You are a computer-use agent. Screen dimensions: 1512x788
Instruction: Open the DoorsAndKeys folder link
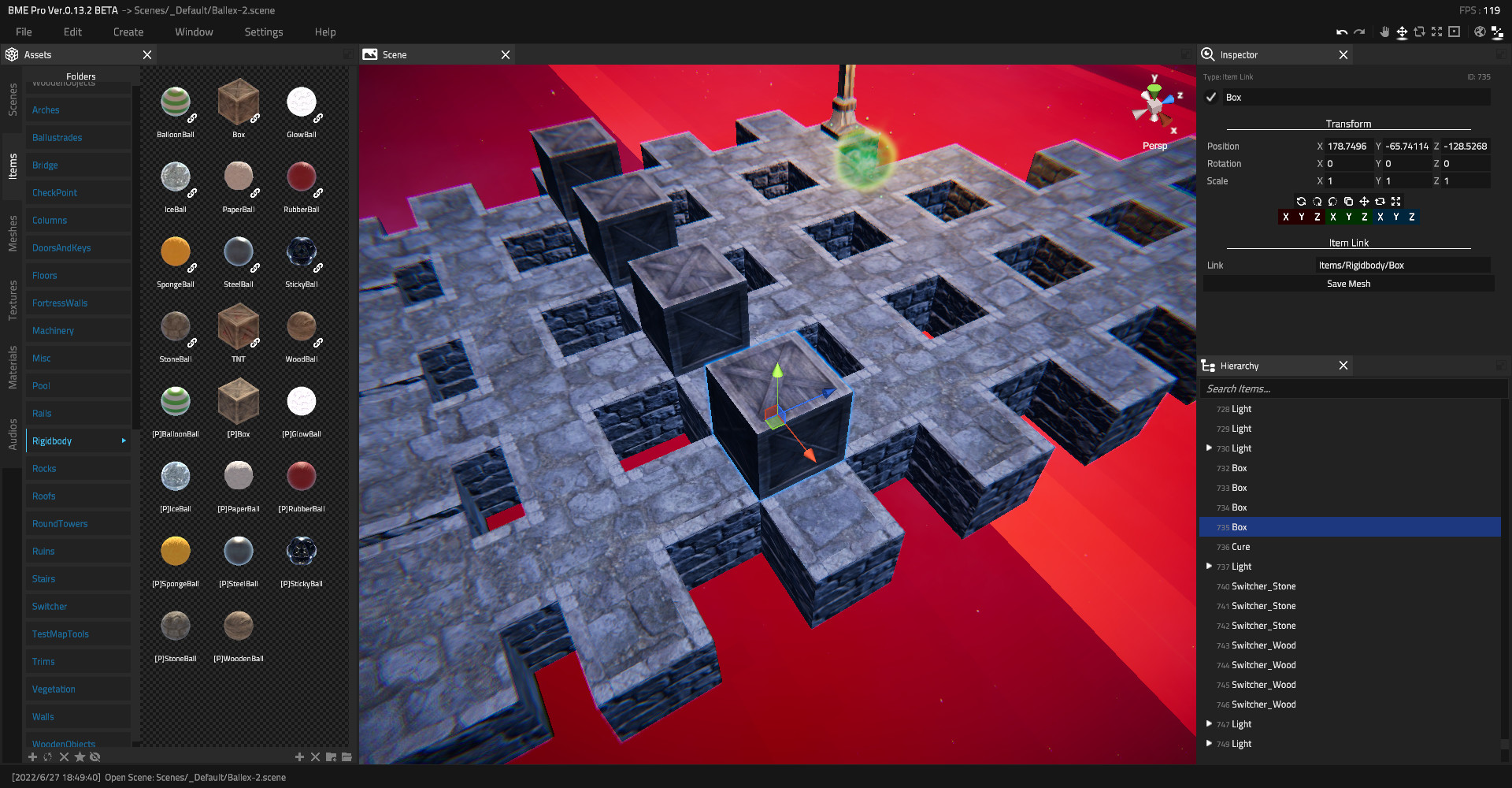coord(61,247)
